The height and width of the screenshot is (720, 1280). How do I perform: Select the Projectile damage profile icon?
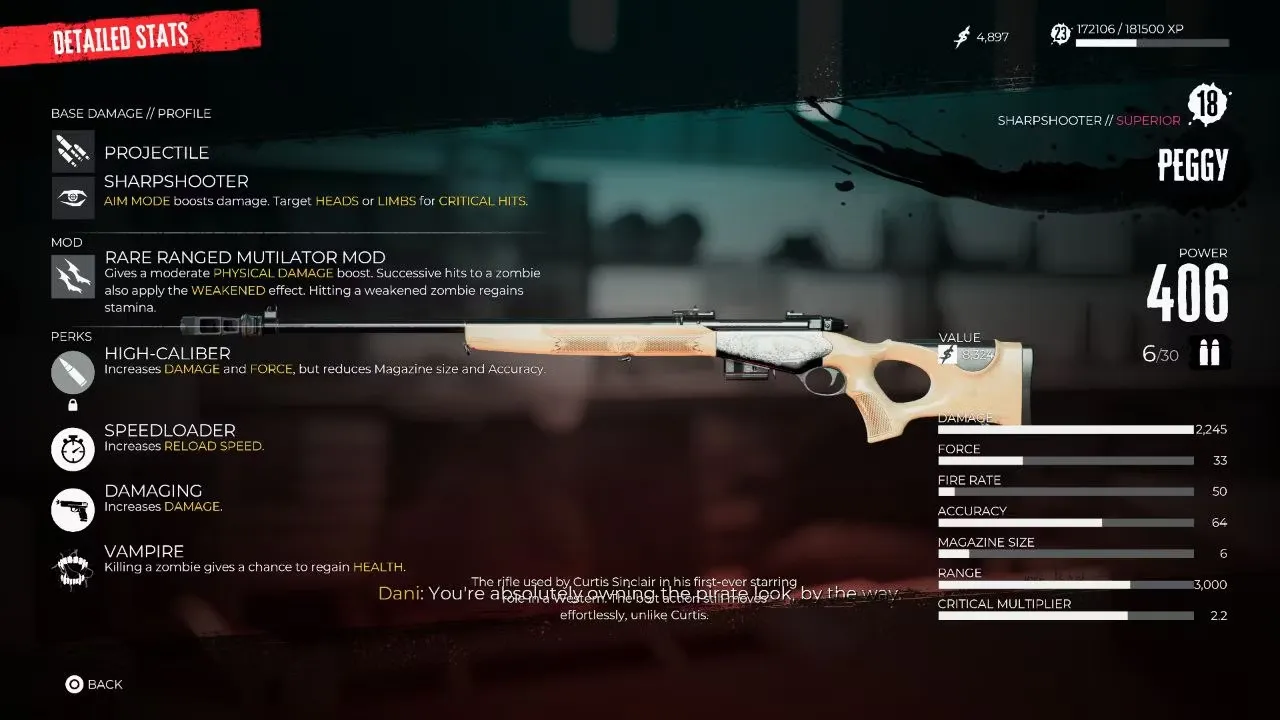[73, 151]
